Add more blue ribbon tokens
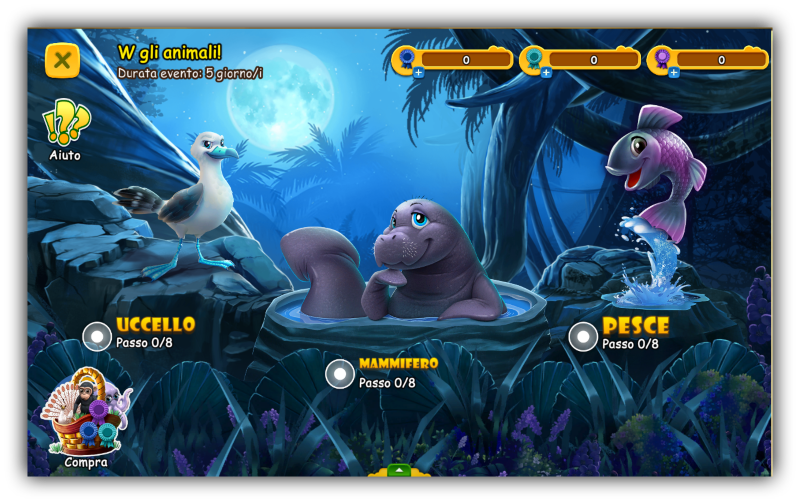 pos(418,73)
